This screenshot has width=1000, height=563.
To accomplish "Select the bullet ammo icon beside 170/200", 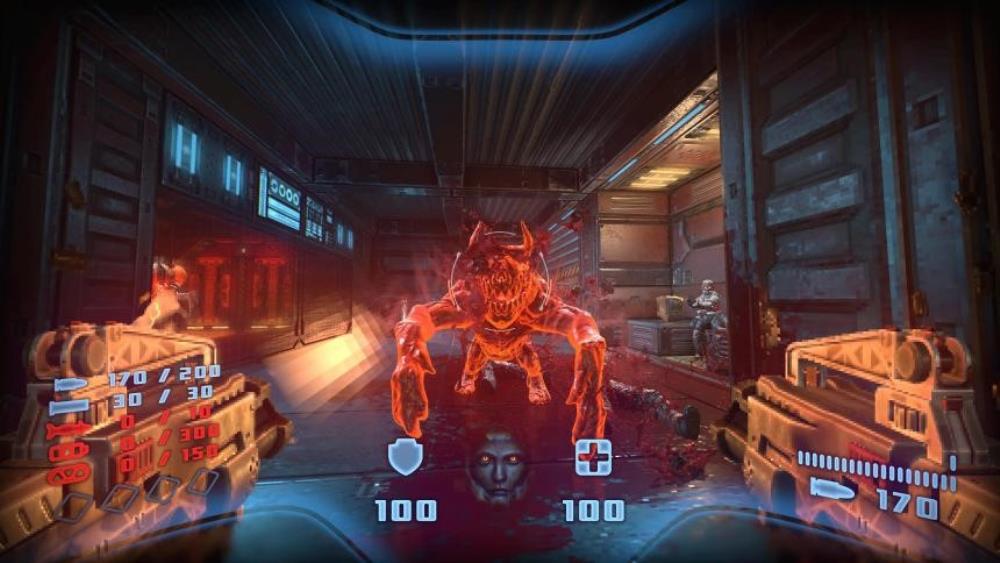I will pyautogui.click(x=71, y=385).
